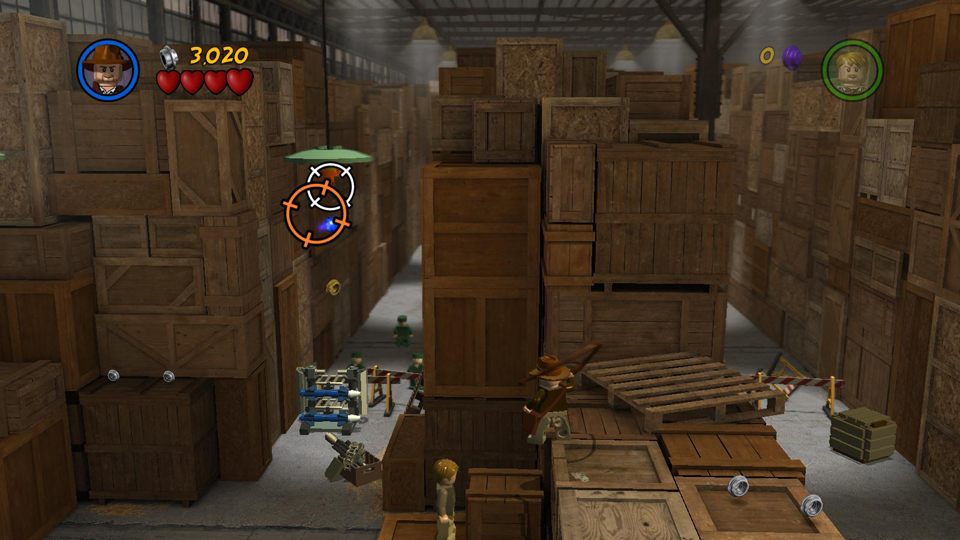Click the player two character portrait
Image resolution: width=960 pixels, height=540 pixels.
(851, 70)
